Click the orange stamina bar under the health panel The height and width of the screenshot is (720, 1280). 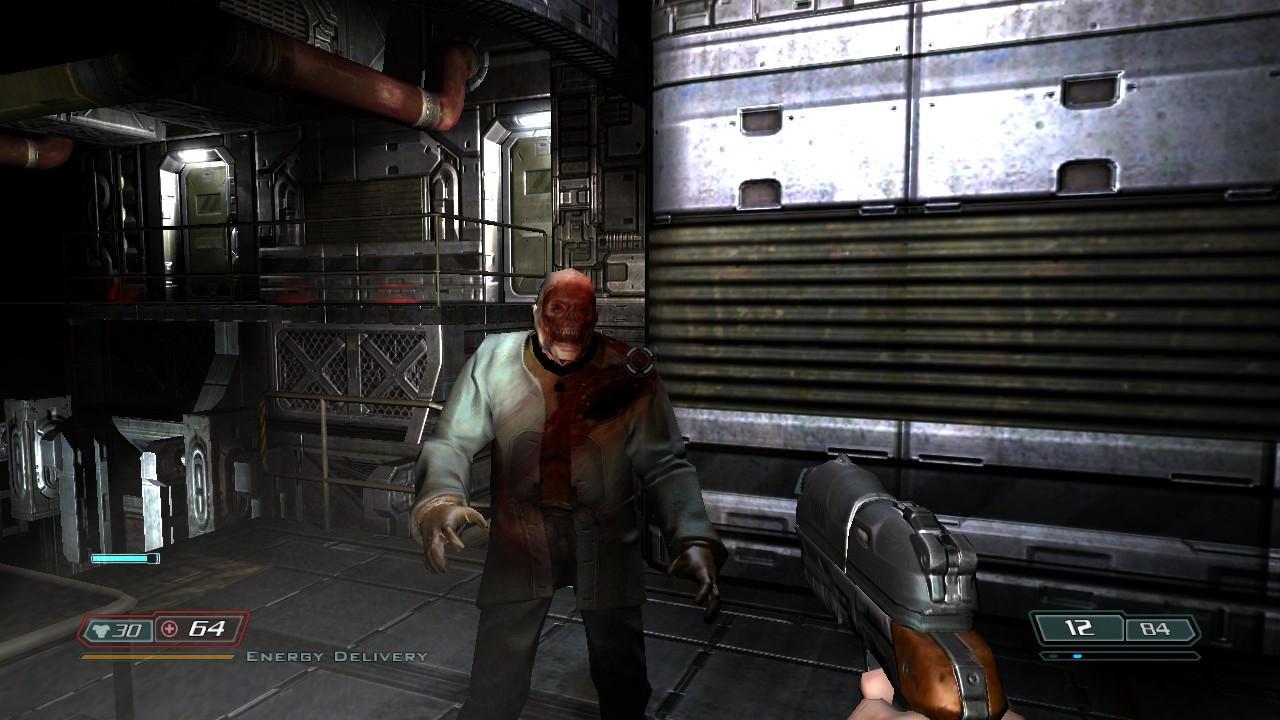[158, 656]
